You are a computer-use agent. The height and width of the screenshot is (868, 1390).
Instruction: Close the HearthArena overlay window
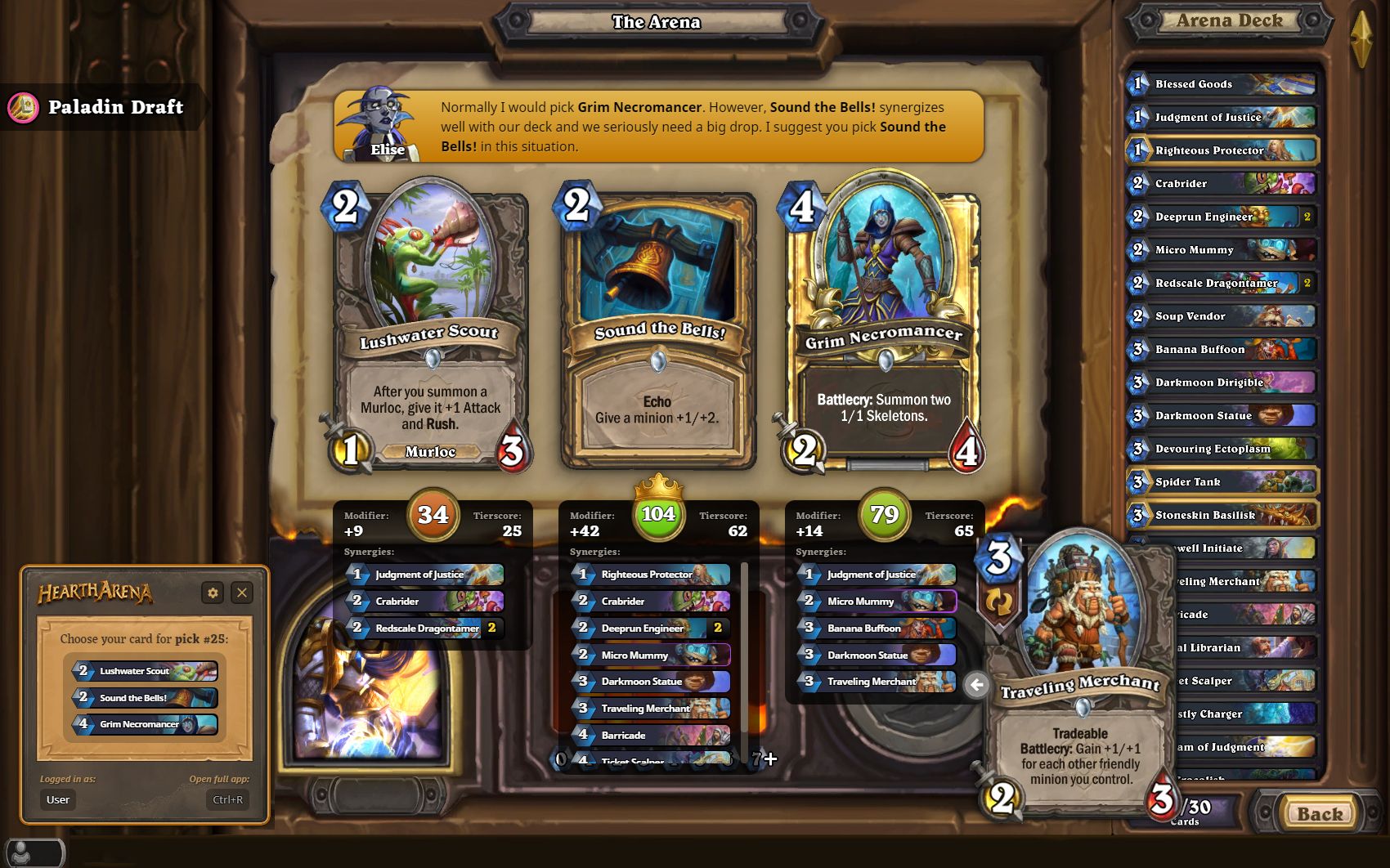[x=241, y=593]
